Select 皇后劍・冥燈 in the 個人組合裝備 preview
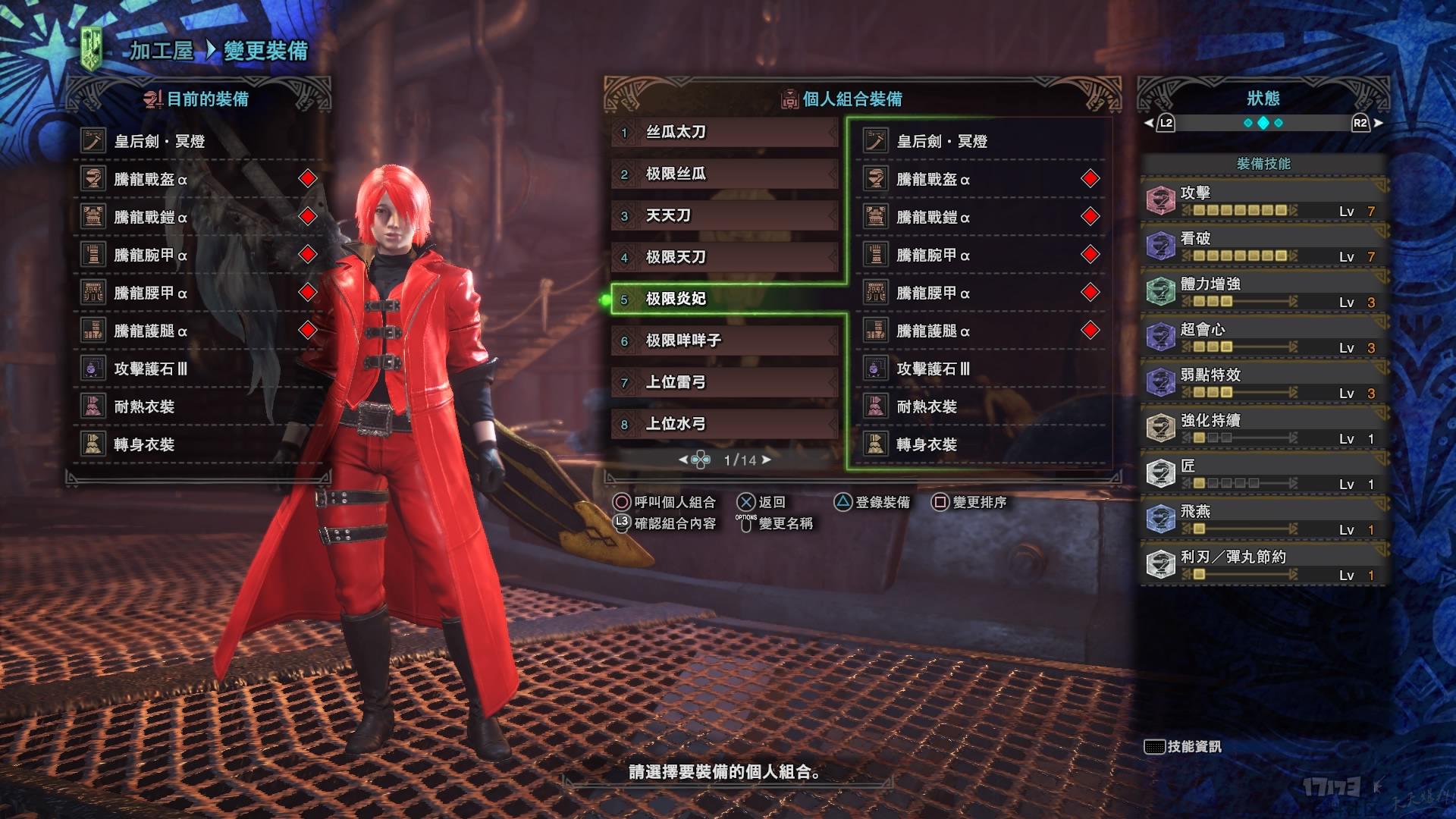 pyautogui.click(x=980, y=142)
